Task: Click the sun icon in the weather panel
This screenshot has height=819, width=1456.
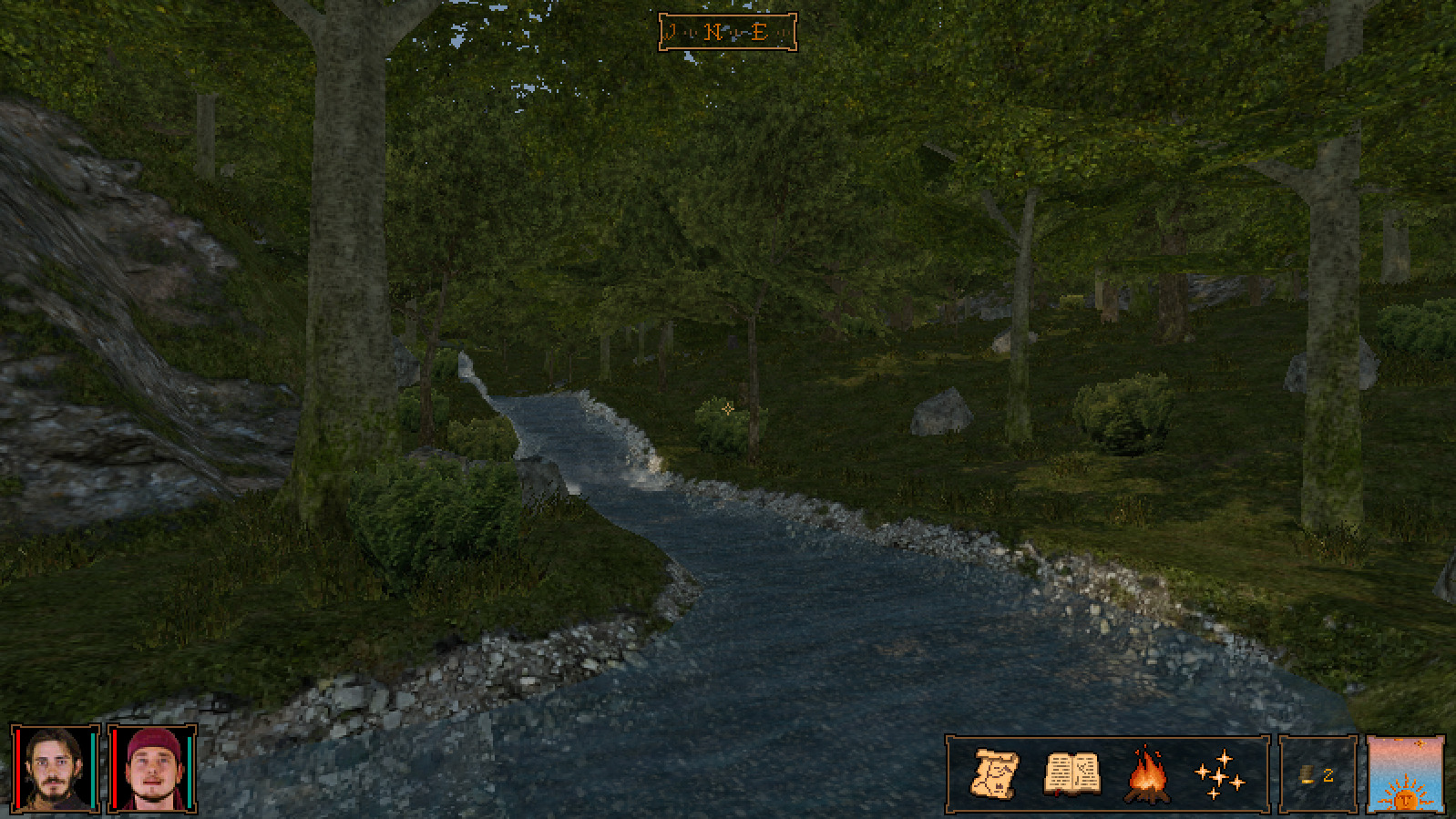Action: pos(1407,800)
